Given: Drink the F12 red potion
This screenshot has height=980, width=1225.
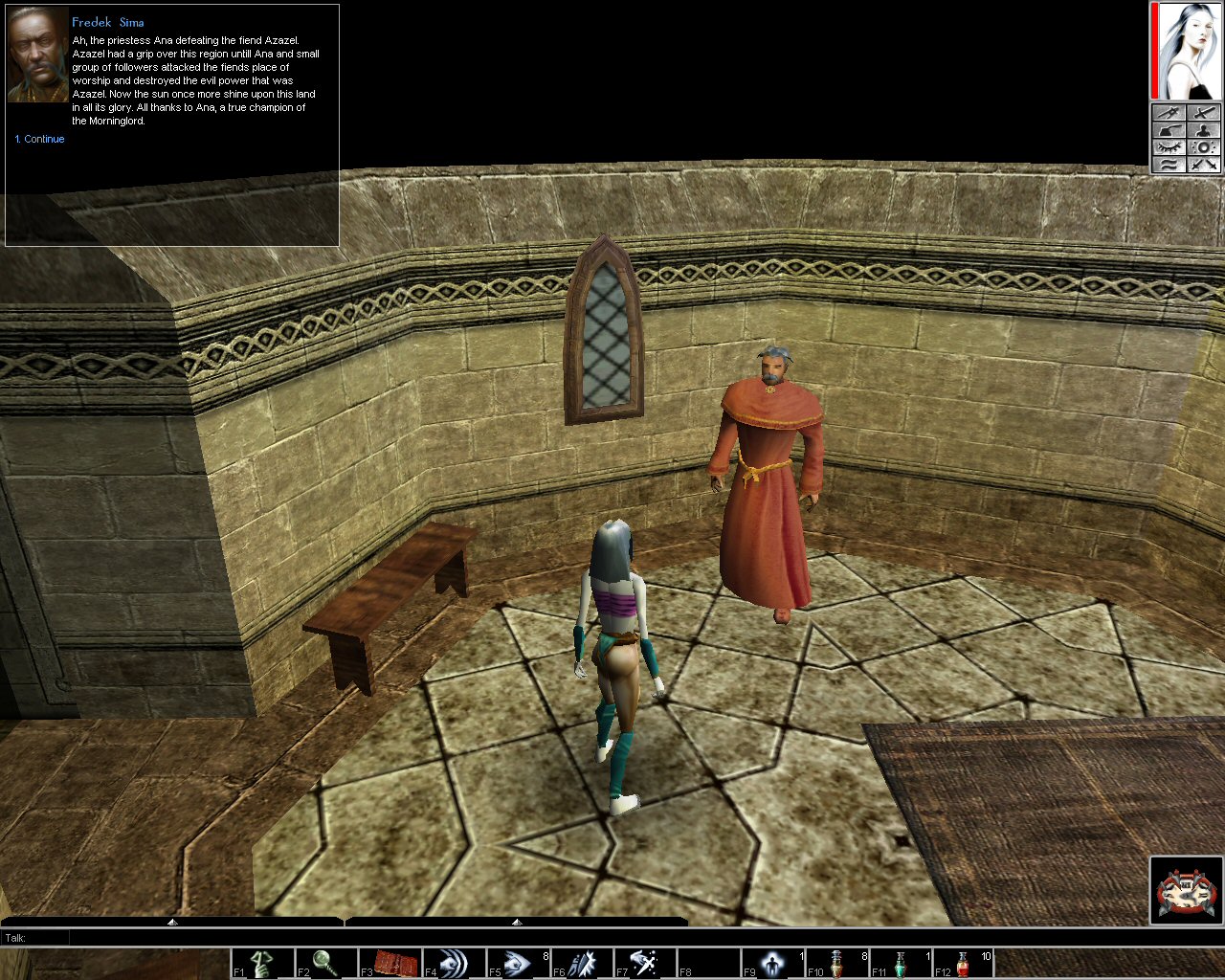Looking at the screenshot, I should pyautogui.click(x=964, y=963).
